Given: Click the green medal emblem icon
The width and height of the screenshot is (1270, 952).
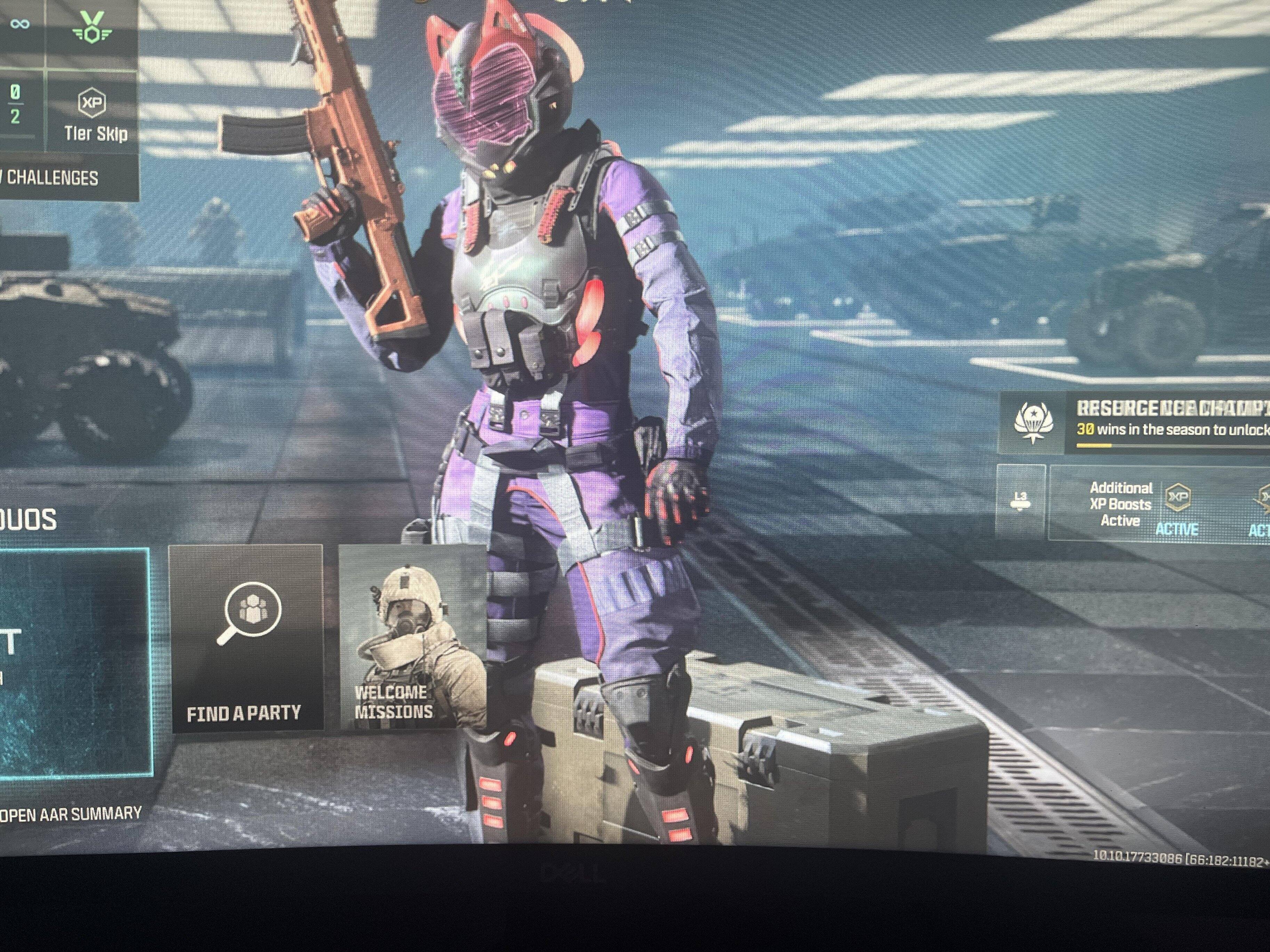Looking at the screenshot, I should pos(91,26).
